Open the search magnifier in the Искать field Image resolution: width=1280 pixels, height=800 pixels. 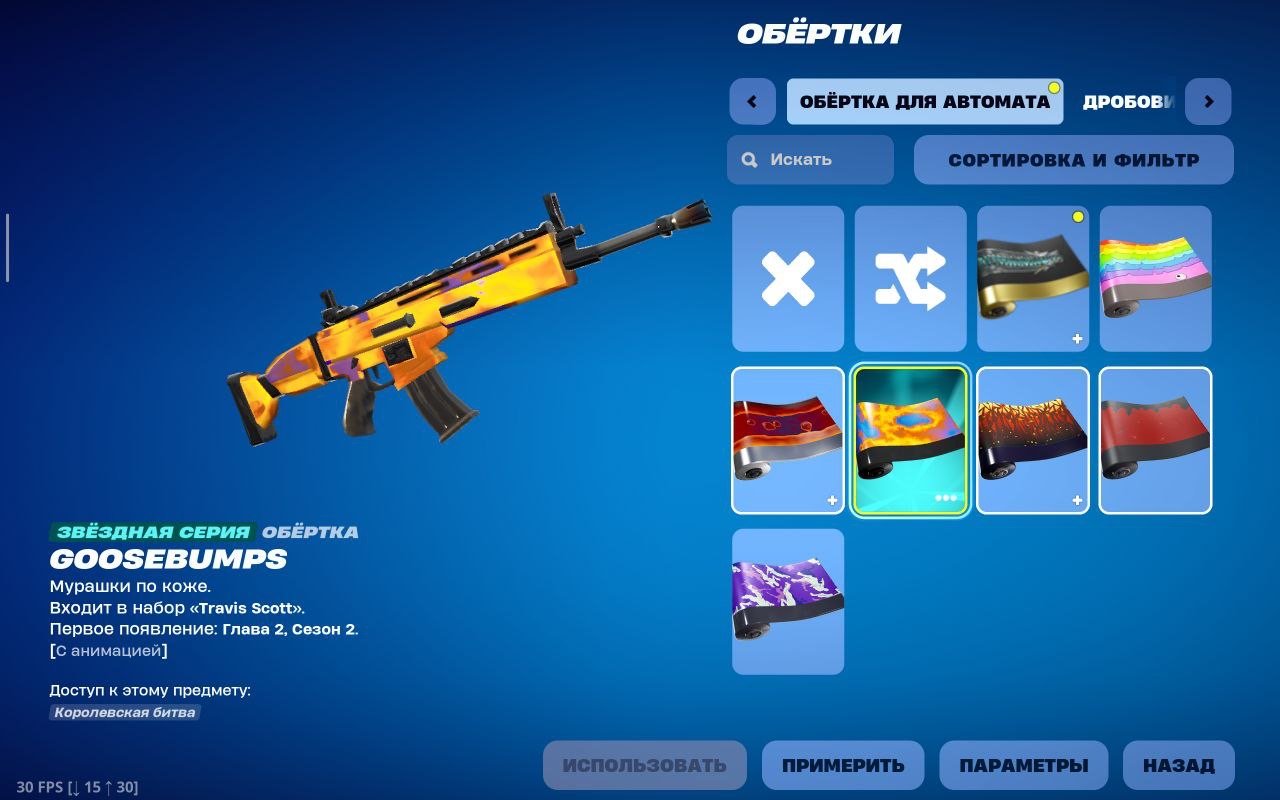pos(747,159)
